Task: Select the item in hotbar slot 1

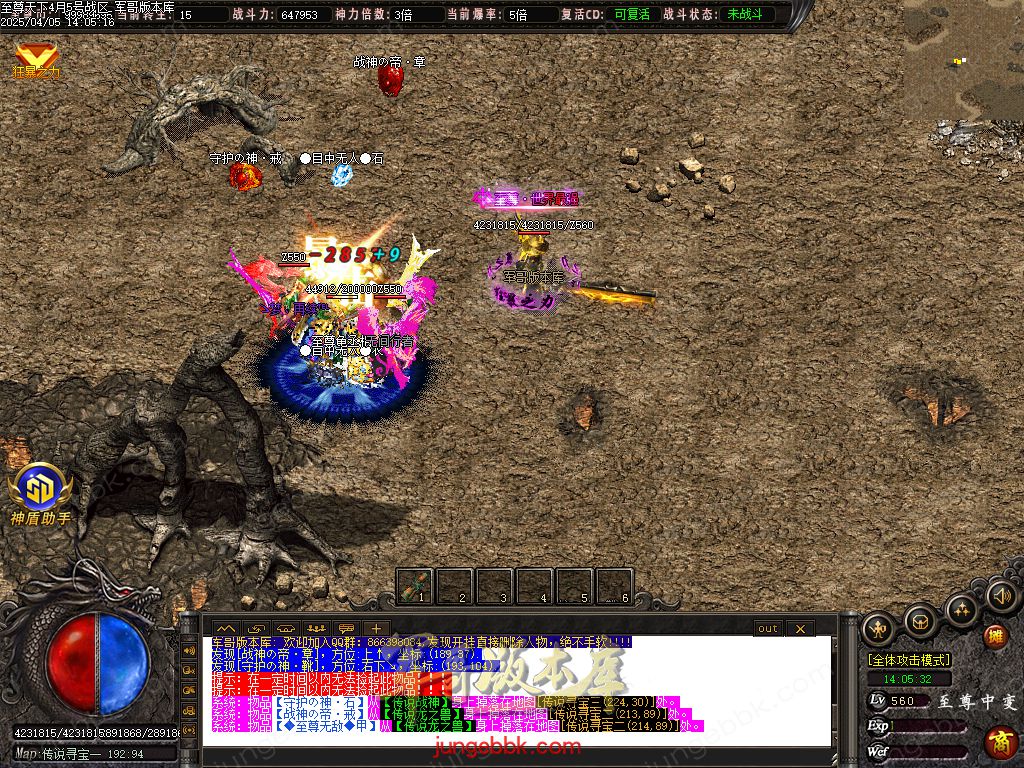Action: coord(415,587)
